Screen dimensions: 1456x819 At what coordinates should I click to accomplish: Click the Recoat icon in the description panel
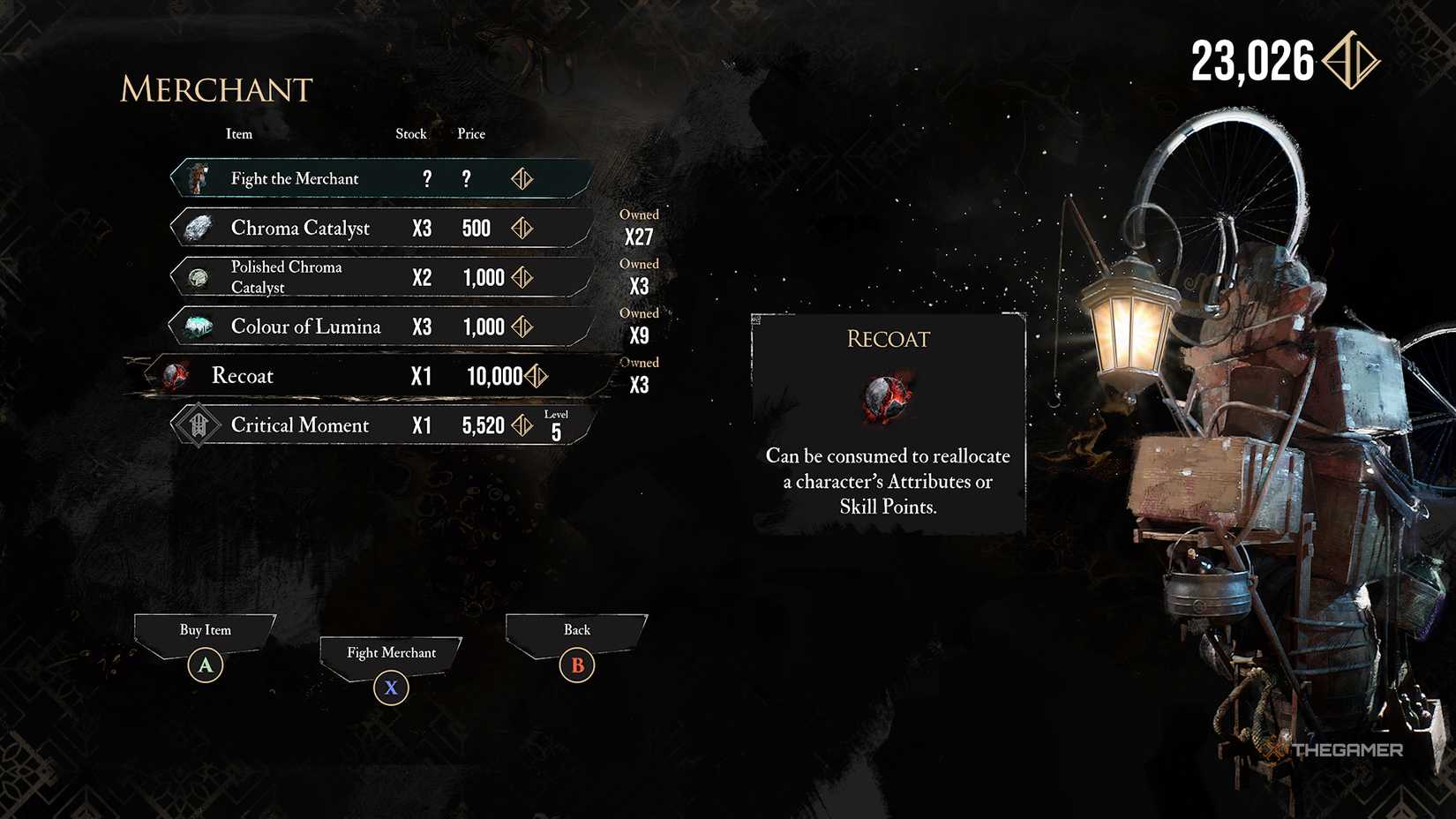(889, 398)
